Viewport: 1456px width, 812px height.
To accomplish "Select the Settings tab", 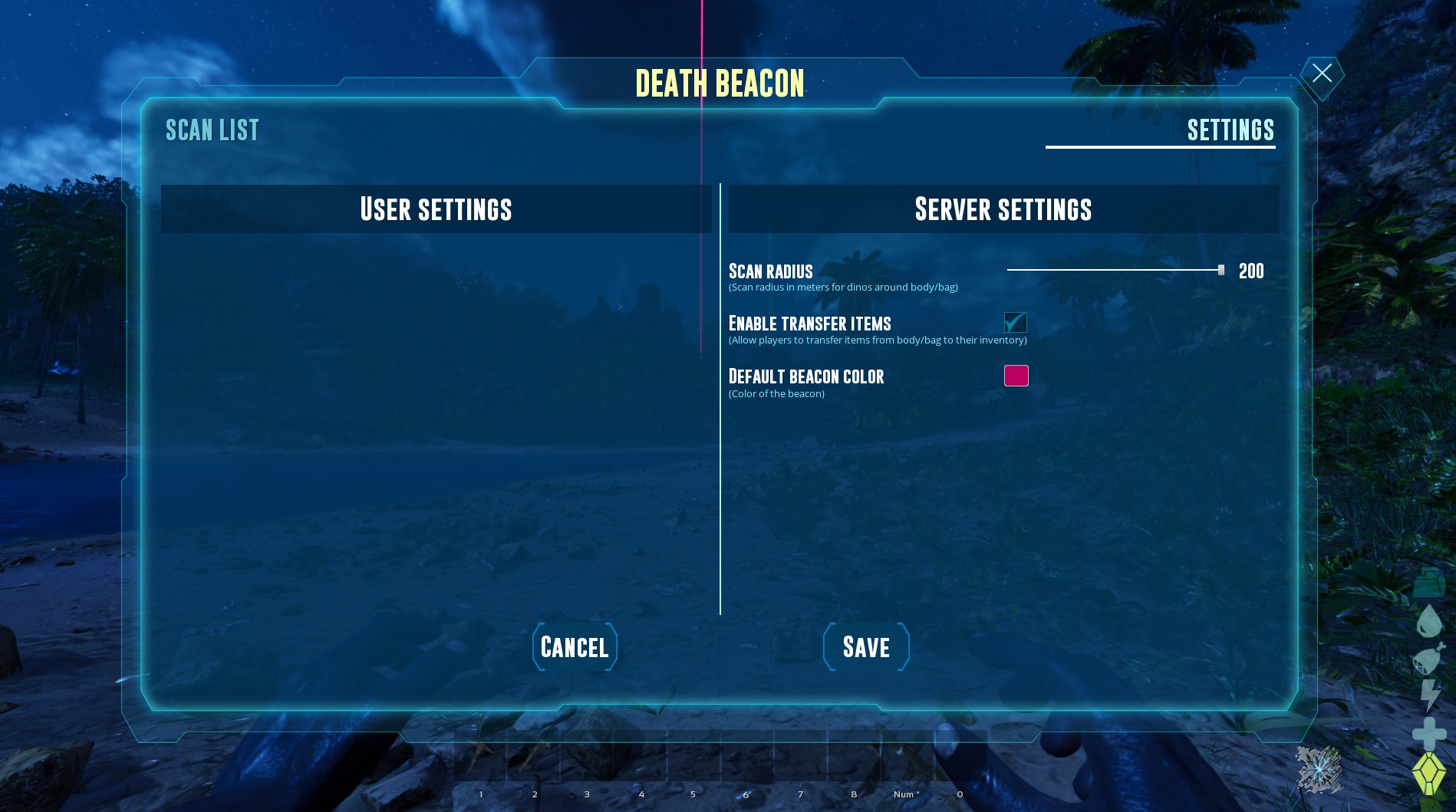I will (1230, 130).
